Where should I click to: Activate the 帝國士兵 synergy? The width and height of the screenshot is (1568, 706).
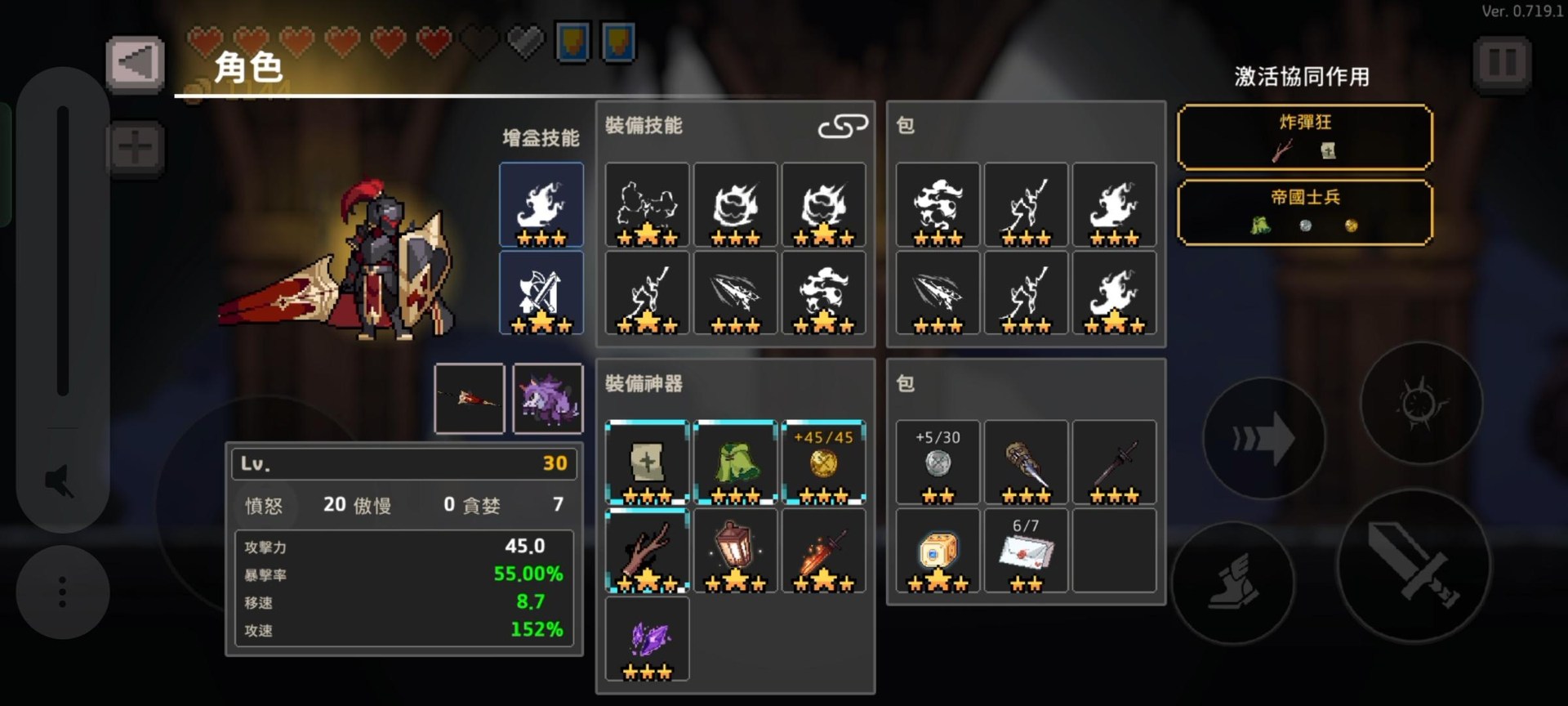[1303, 211]
